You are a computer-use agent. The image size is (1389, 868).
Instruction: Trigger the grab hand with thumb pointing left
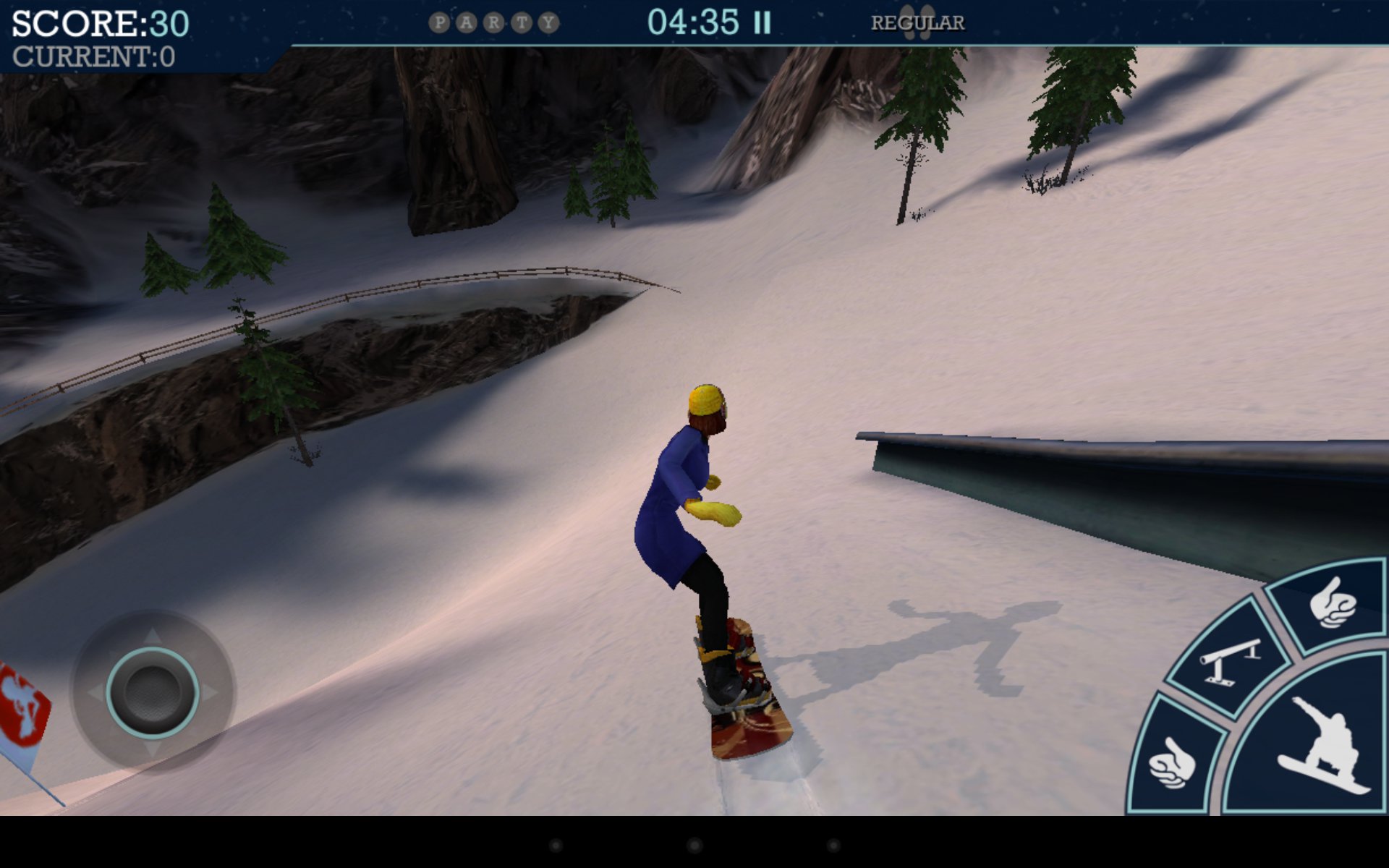1172,763
